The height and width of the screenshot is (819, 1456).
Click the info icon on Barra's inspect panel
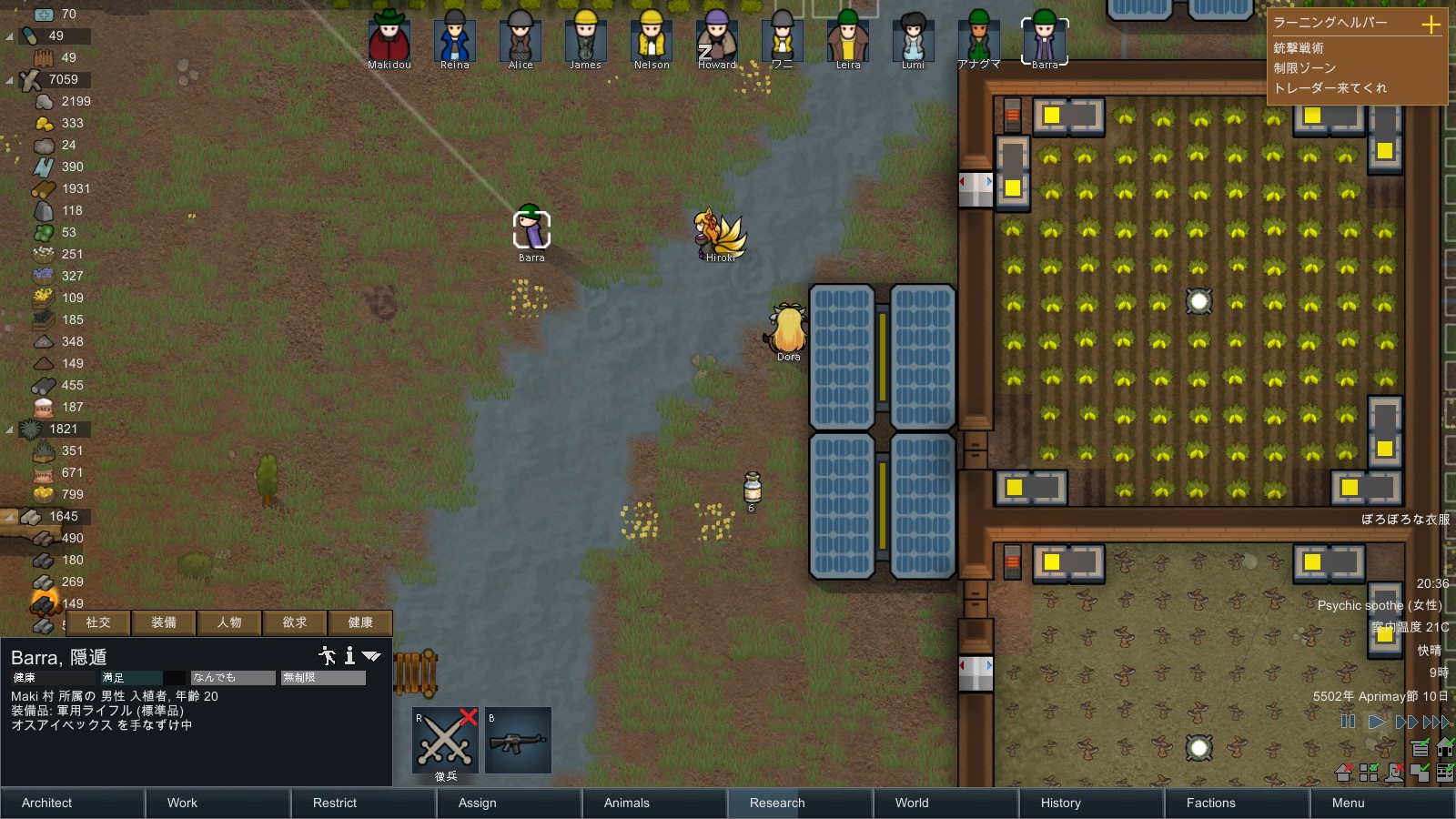click(x=349, y=656)
